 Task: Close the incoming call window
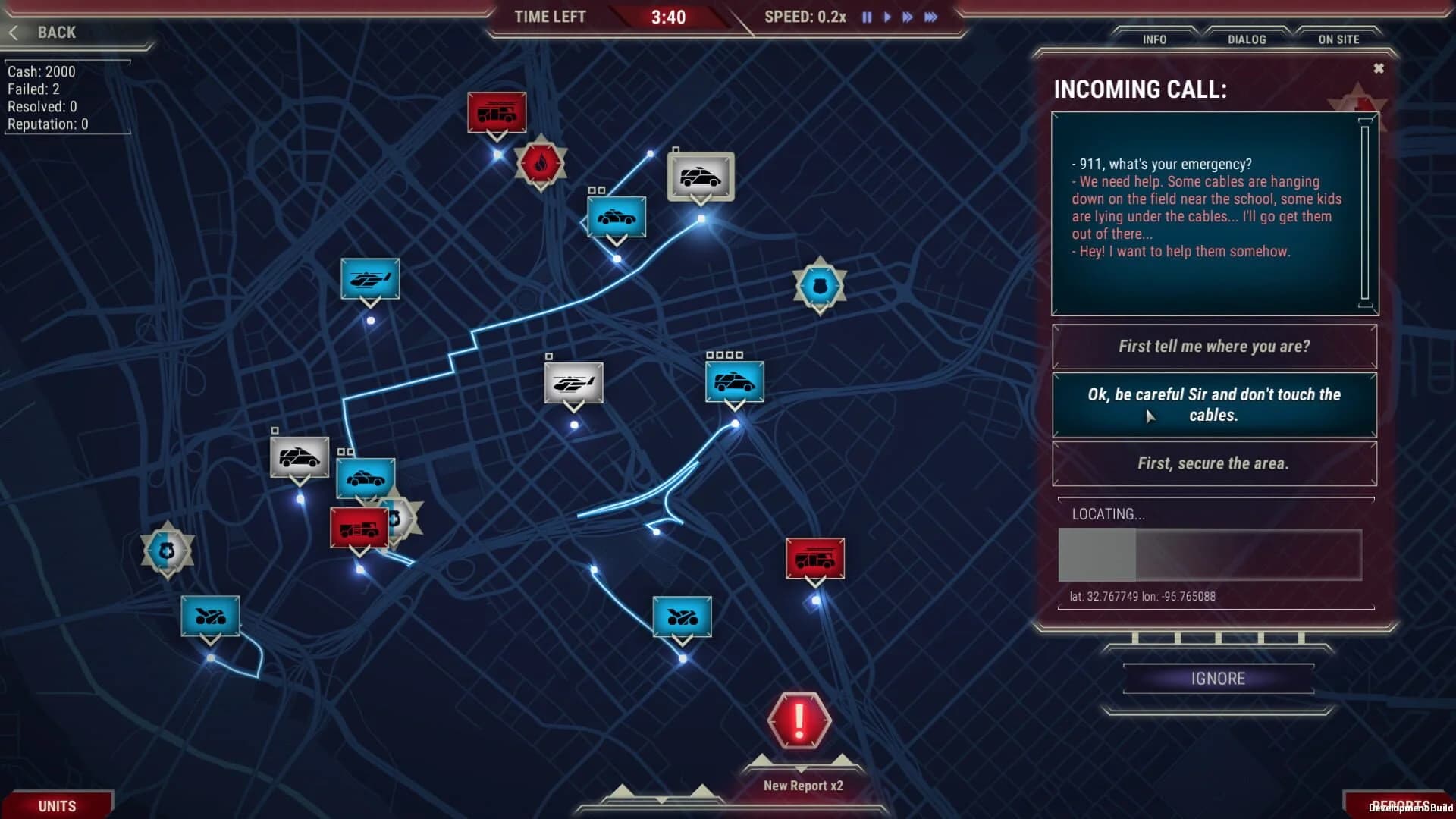pos(1378,67)
